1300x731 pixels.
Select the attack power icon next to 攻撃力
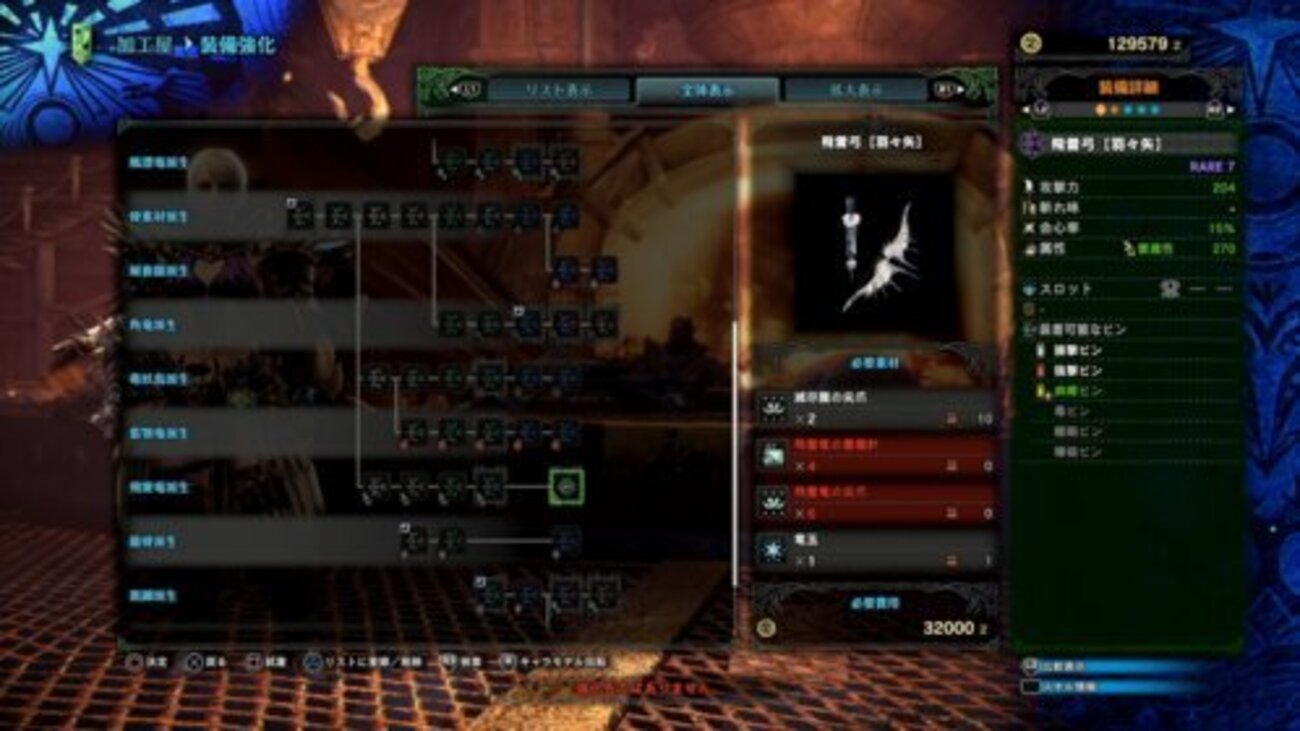click(x=1030, y=187)
